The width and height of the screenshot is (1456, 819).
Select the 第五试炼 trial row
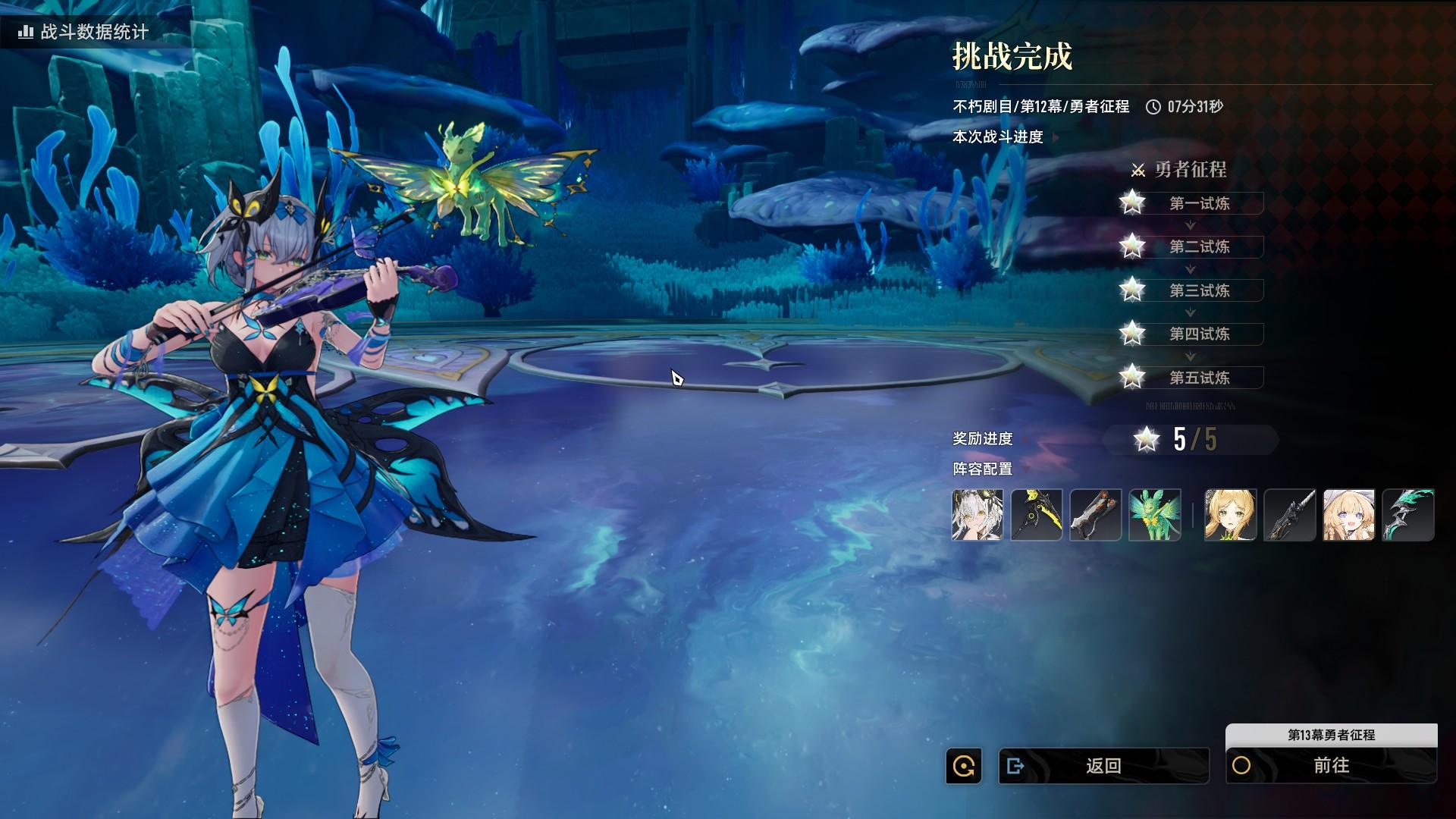tap(1199, 378)
